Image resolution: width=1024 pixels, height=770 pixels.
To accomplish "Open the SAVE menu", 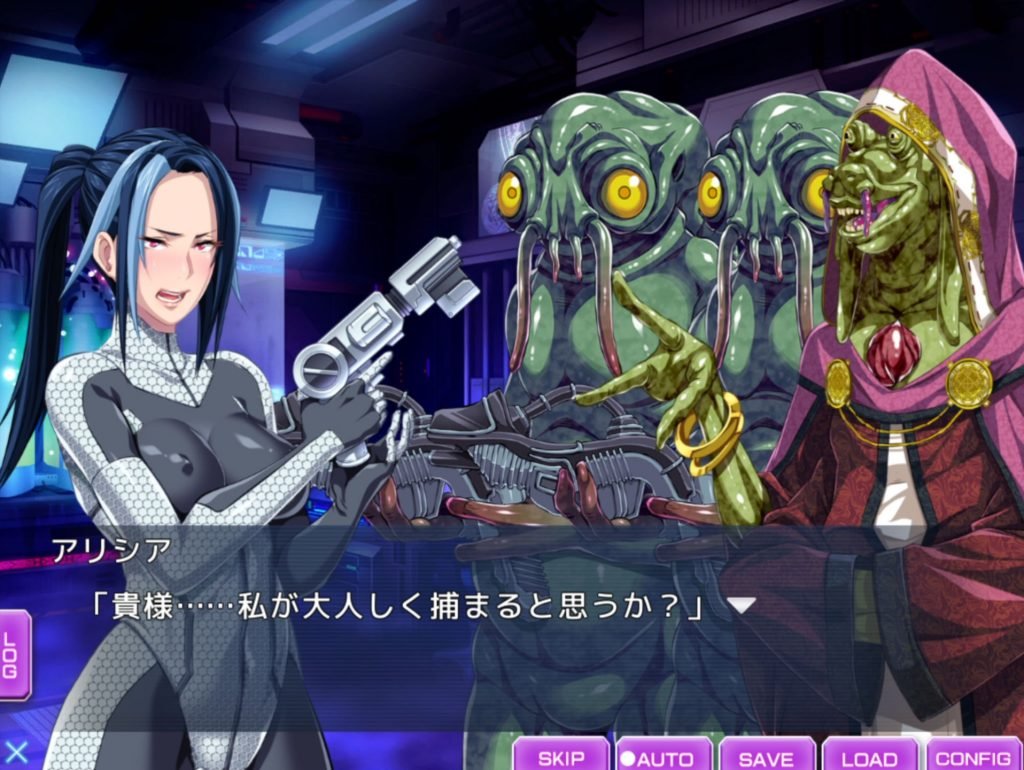I will point(766,757).
